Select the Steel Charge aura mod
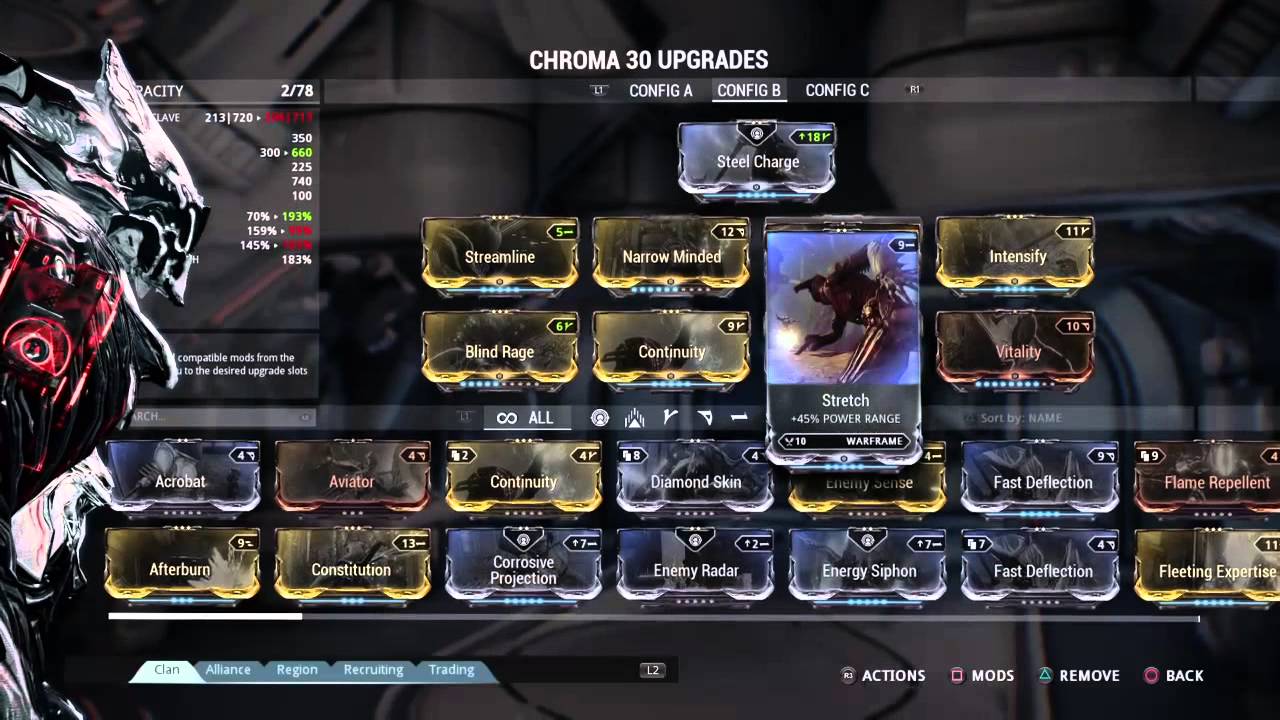The height and width of the screenshot is (720, 1280). [757, 160]
